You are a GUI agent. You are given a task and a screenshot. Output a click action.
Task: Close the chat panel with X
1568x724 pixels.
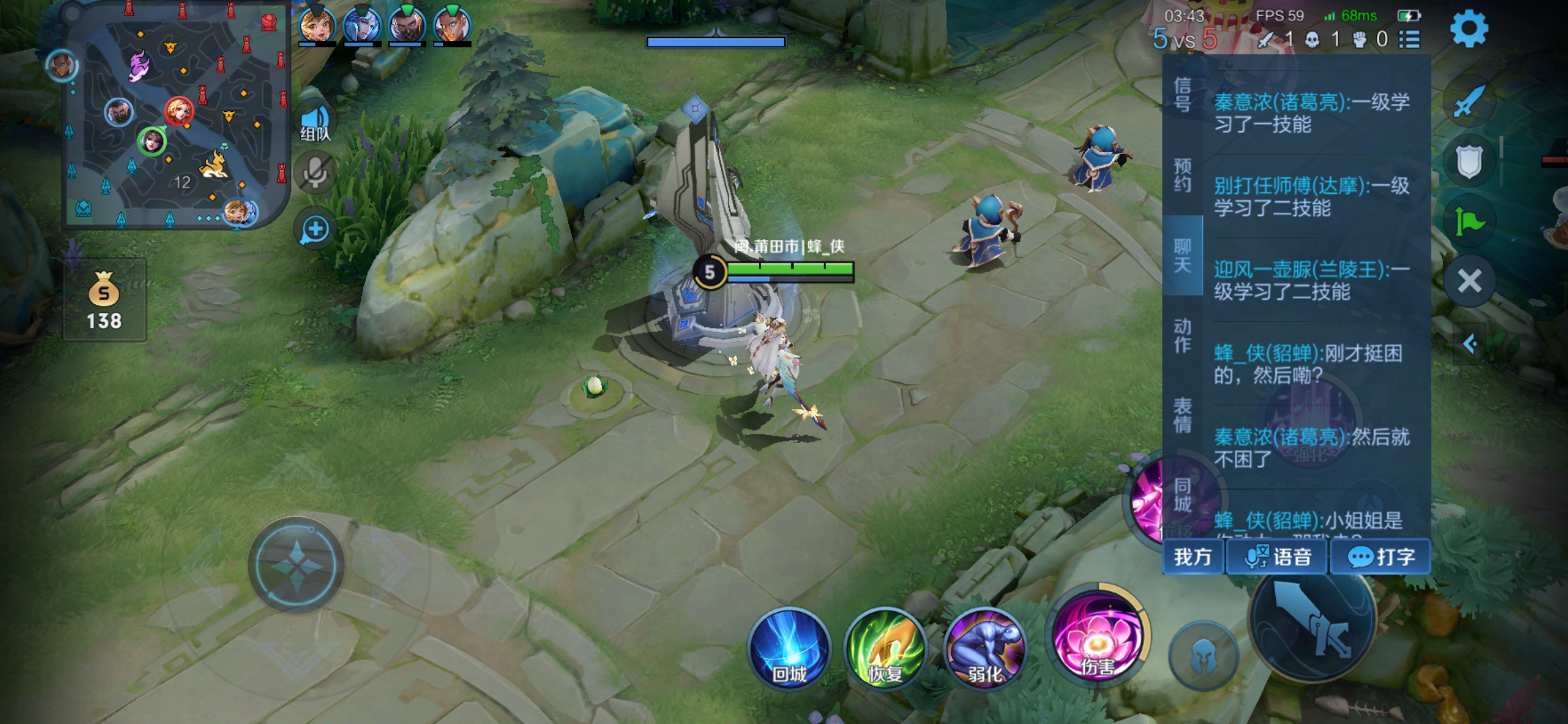click(1469, 281)
